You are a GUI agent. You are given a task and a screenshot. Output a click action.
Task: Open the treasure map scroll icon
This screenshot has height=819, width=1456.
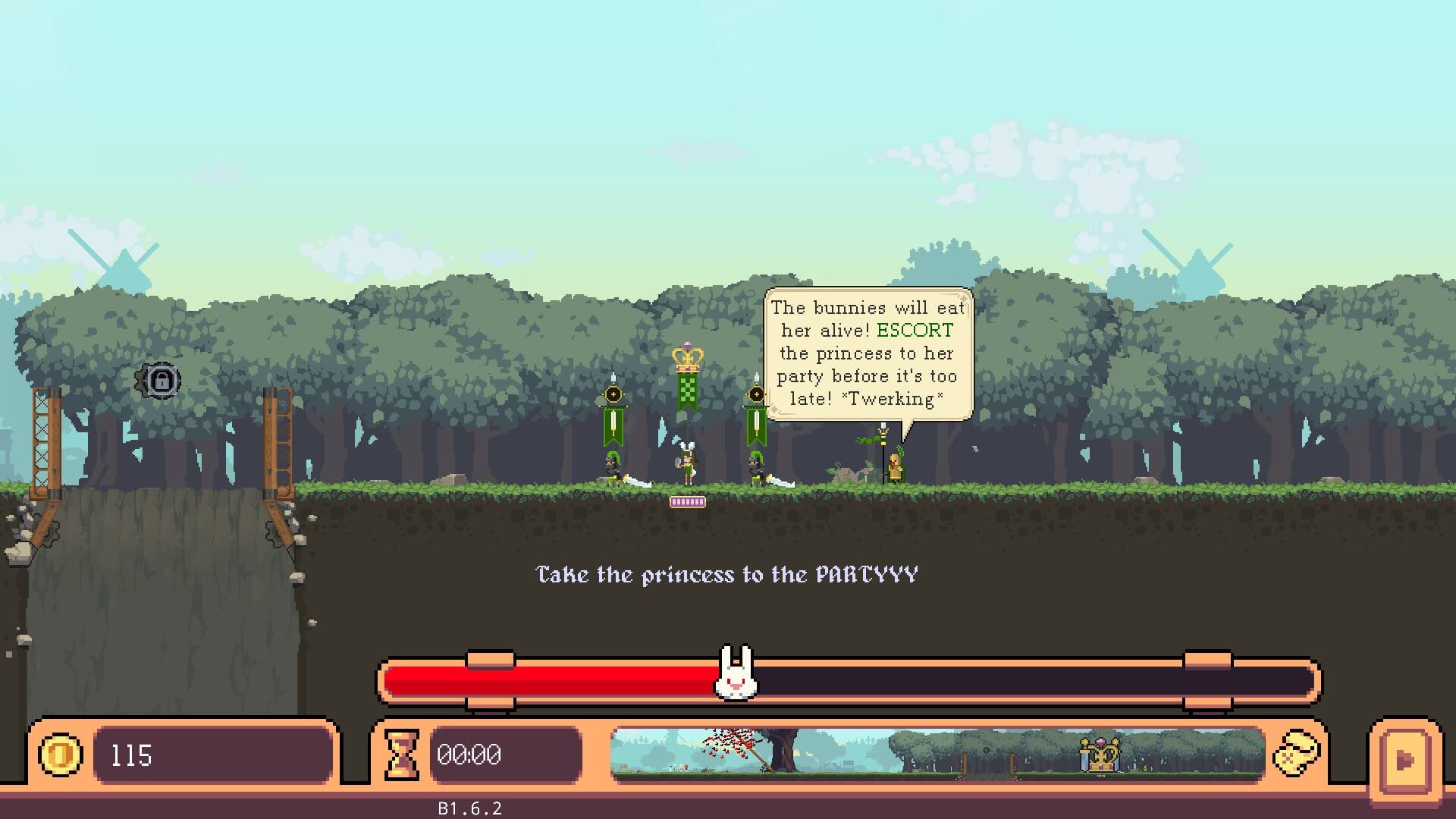1296,754
